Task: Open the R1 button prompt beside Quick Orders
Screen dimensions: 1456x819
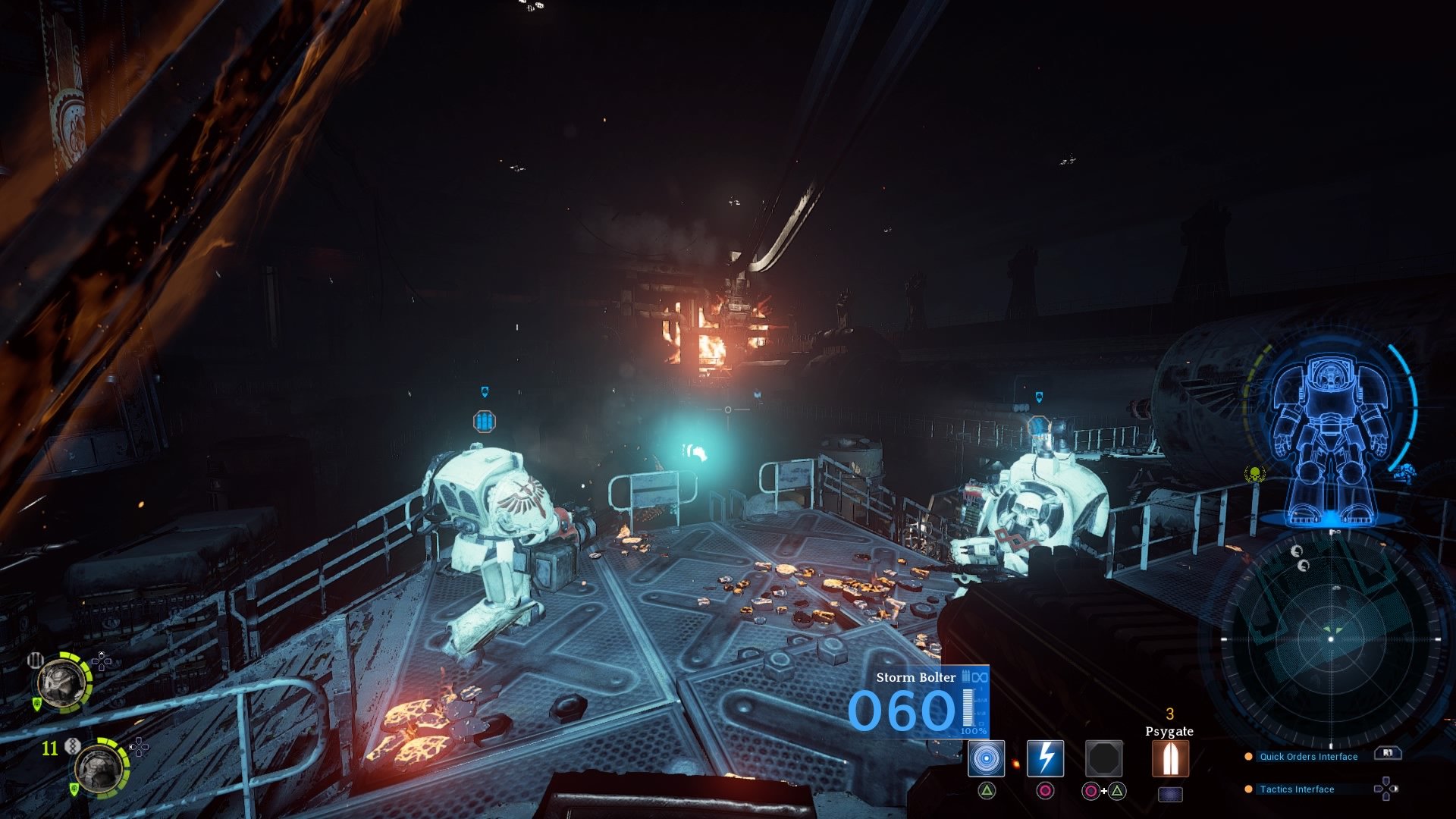Action: tap(1388, 753)
